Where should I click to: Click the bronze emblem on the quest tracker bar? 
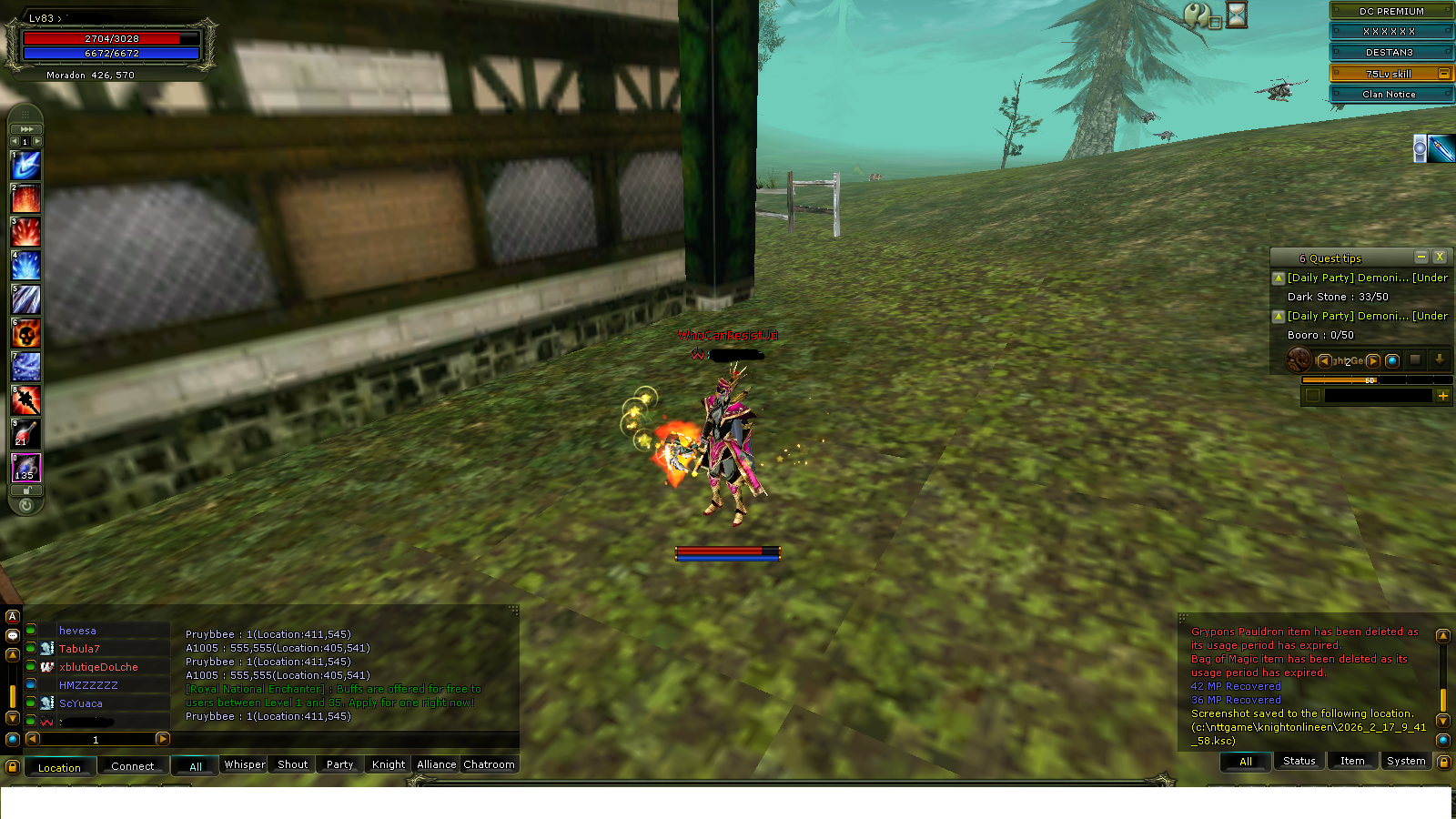tap(1298, 360)
